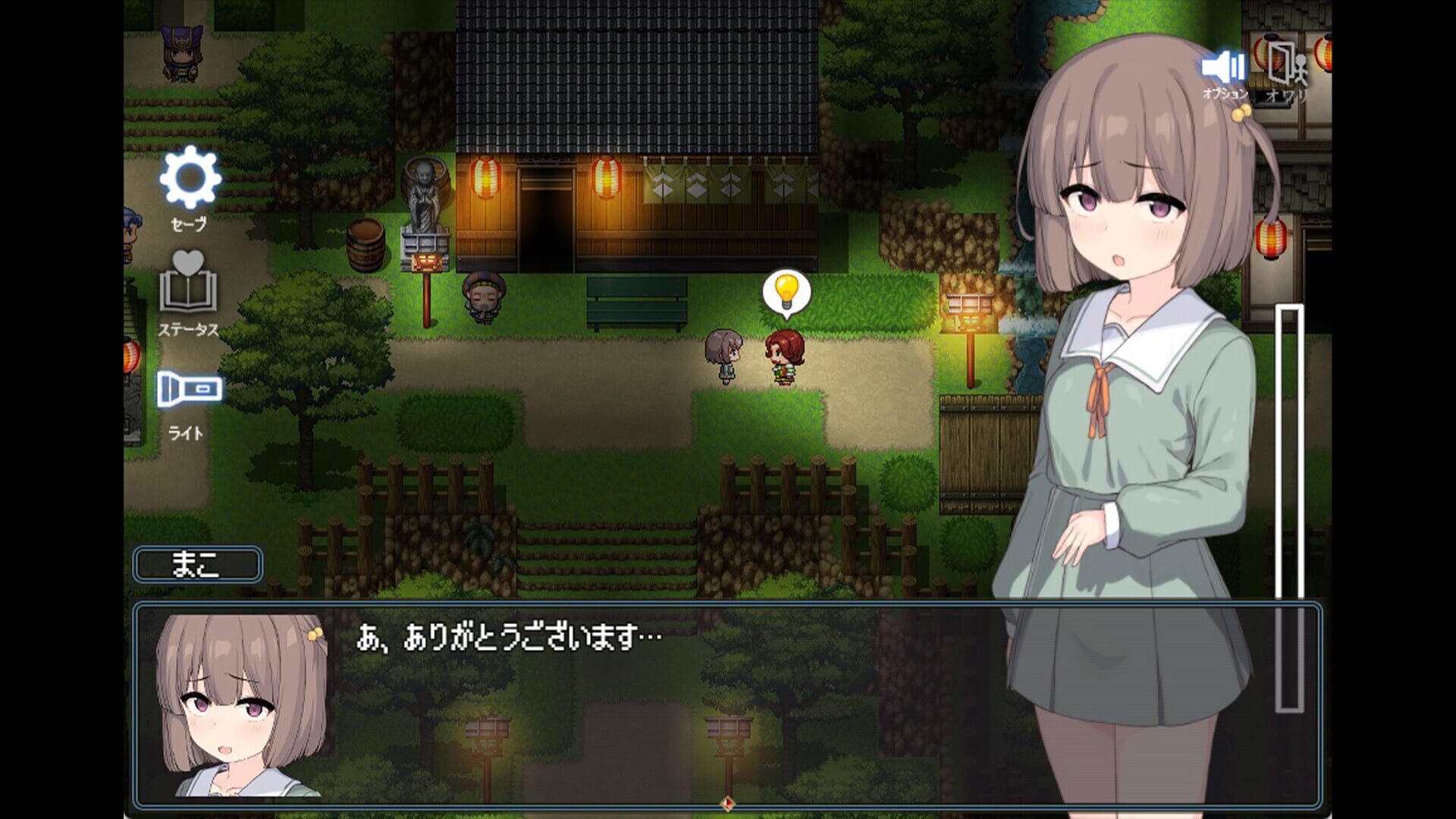This screenshot has width=1456, height=819.
Task: Mute the game audio with the speaker
Action: pos(1223,67)
